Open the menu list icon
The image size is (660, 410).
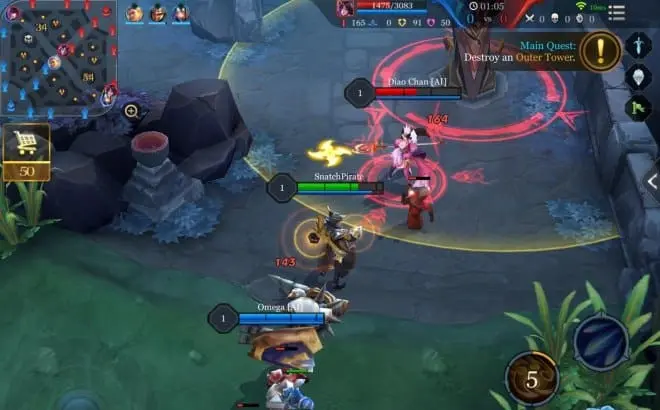[616, 12]
